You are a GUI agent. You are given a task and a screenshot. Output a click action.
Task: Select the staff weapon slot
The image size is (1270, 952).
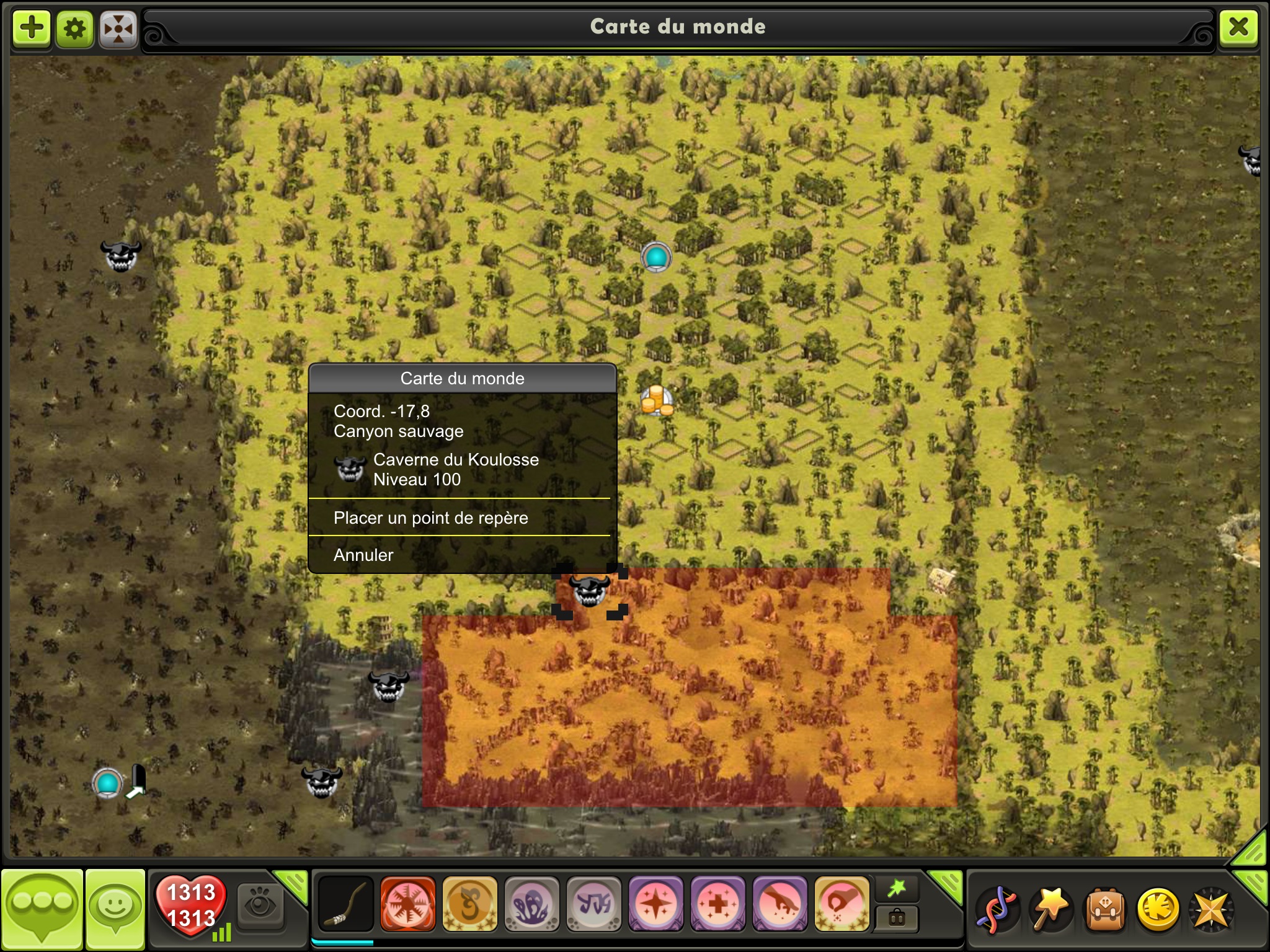coord(345,904)
